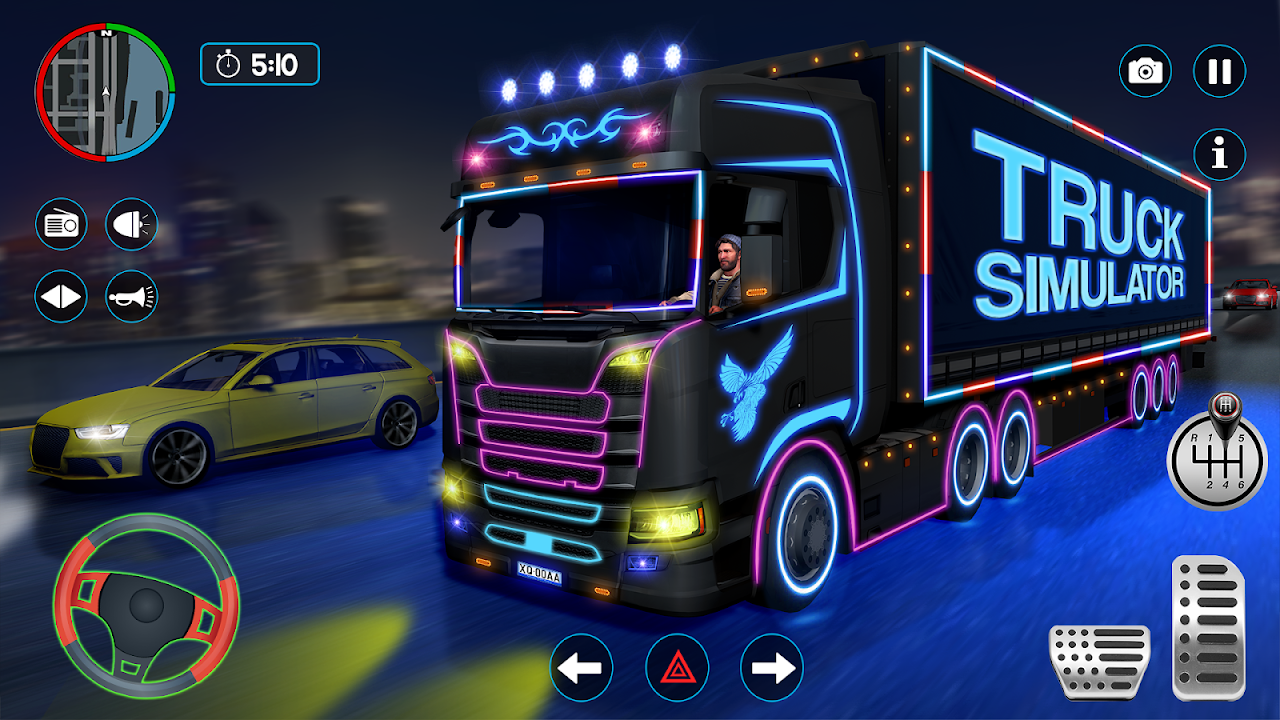Viewport: 1280px width, 720px height.
Task: Activate the left turn indicator arrow
Action: [581, 668]
